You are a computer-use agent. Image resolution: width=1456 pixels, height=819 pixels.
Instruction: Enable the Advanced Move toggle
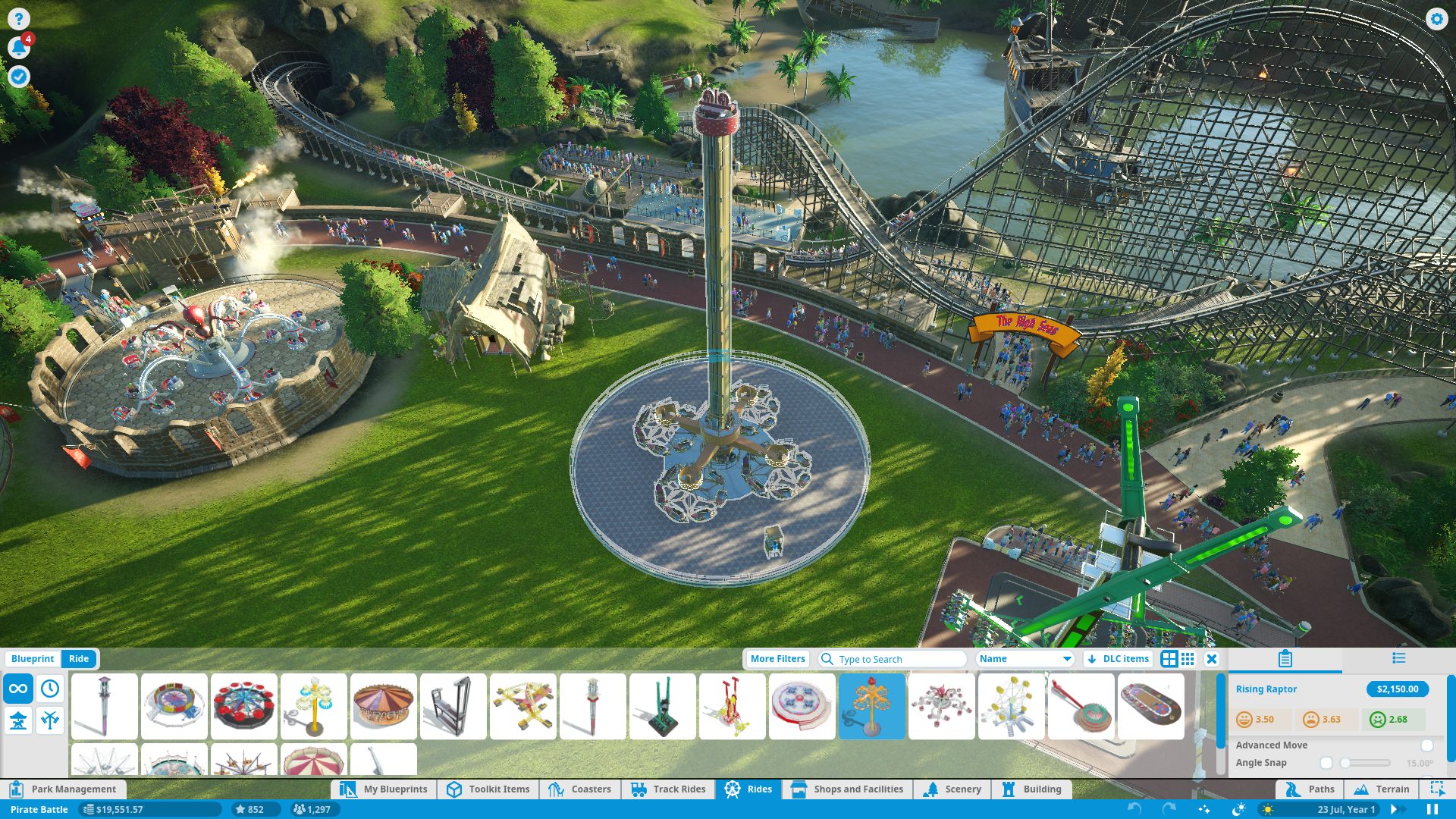(x=1426, y=745)
